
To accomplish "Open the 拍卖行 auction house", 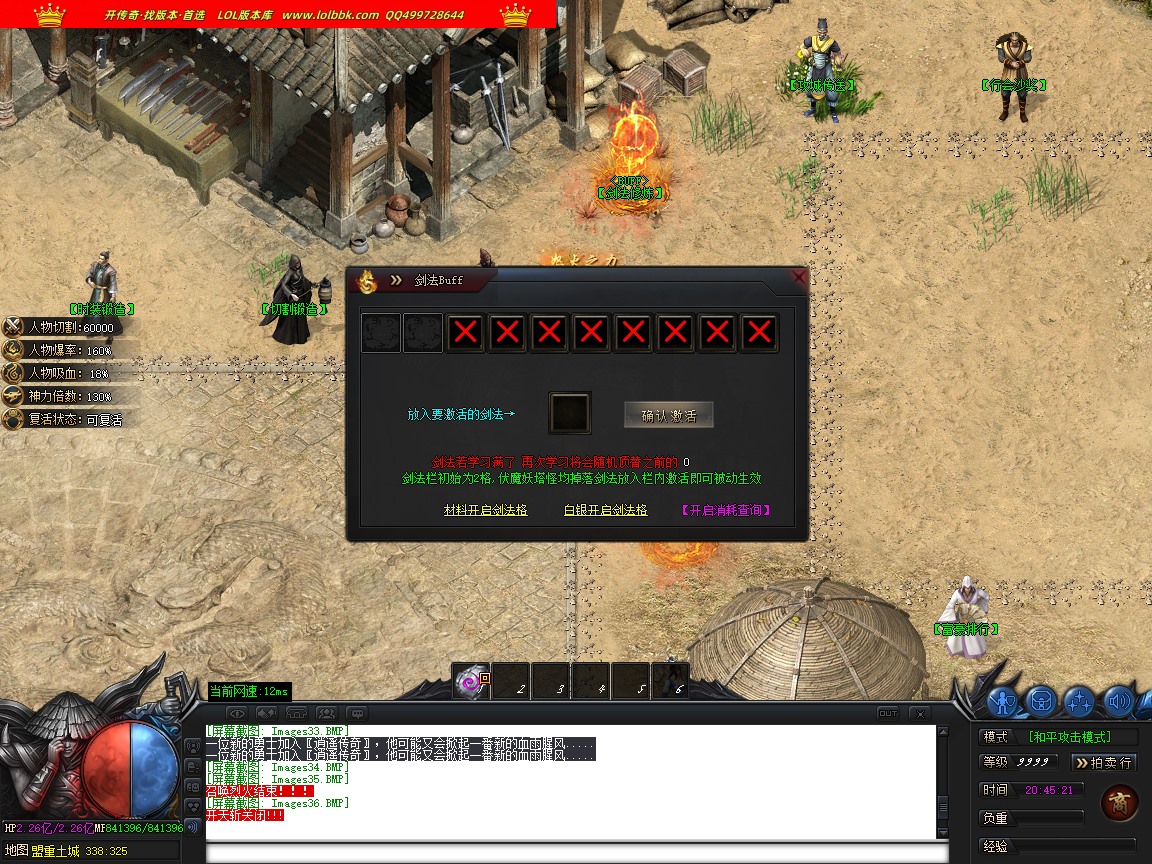I will pyautogui.click(x=1104, y=762).
